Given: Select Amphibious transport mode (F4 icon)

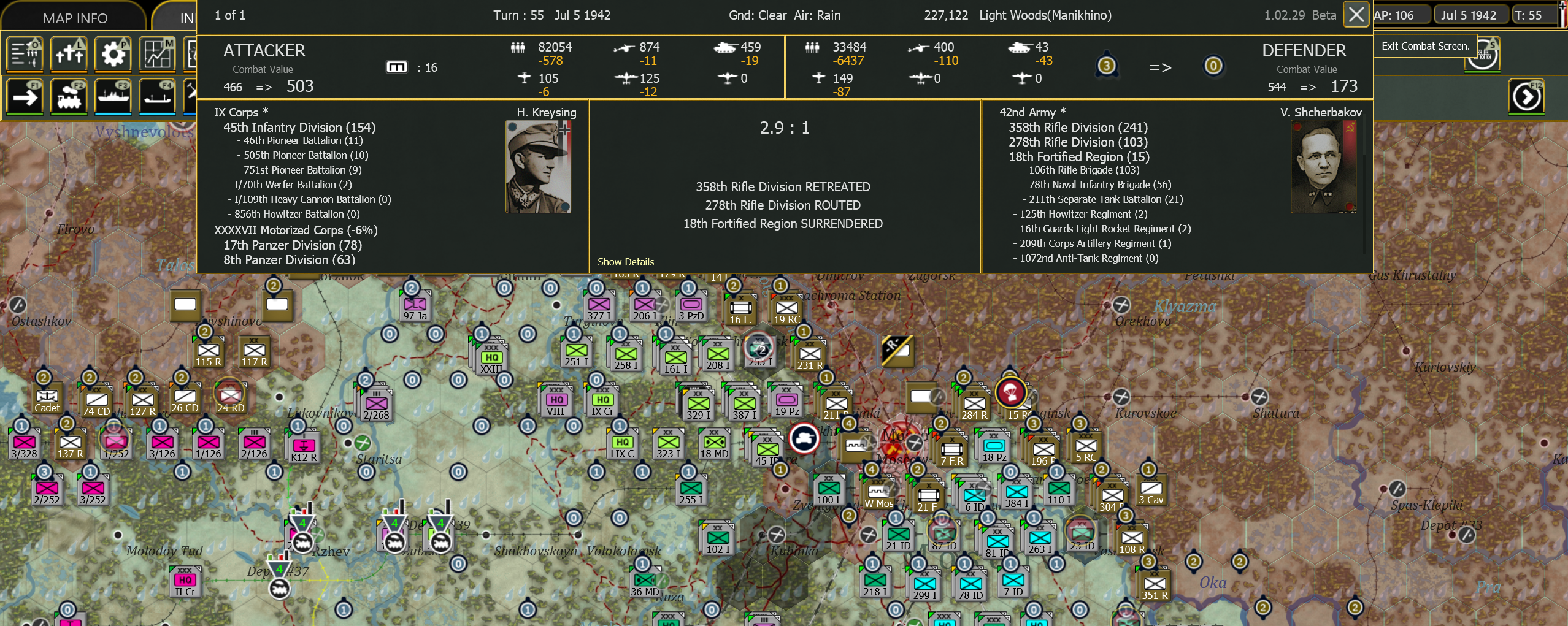Looking at the screenshot, I should 157,97.
